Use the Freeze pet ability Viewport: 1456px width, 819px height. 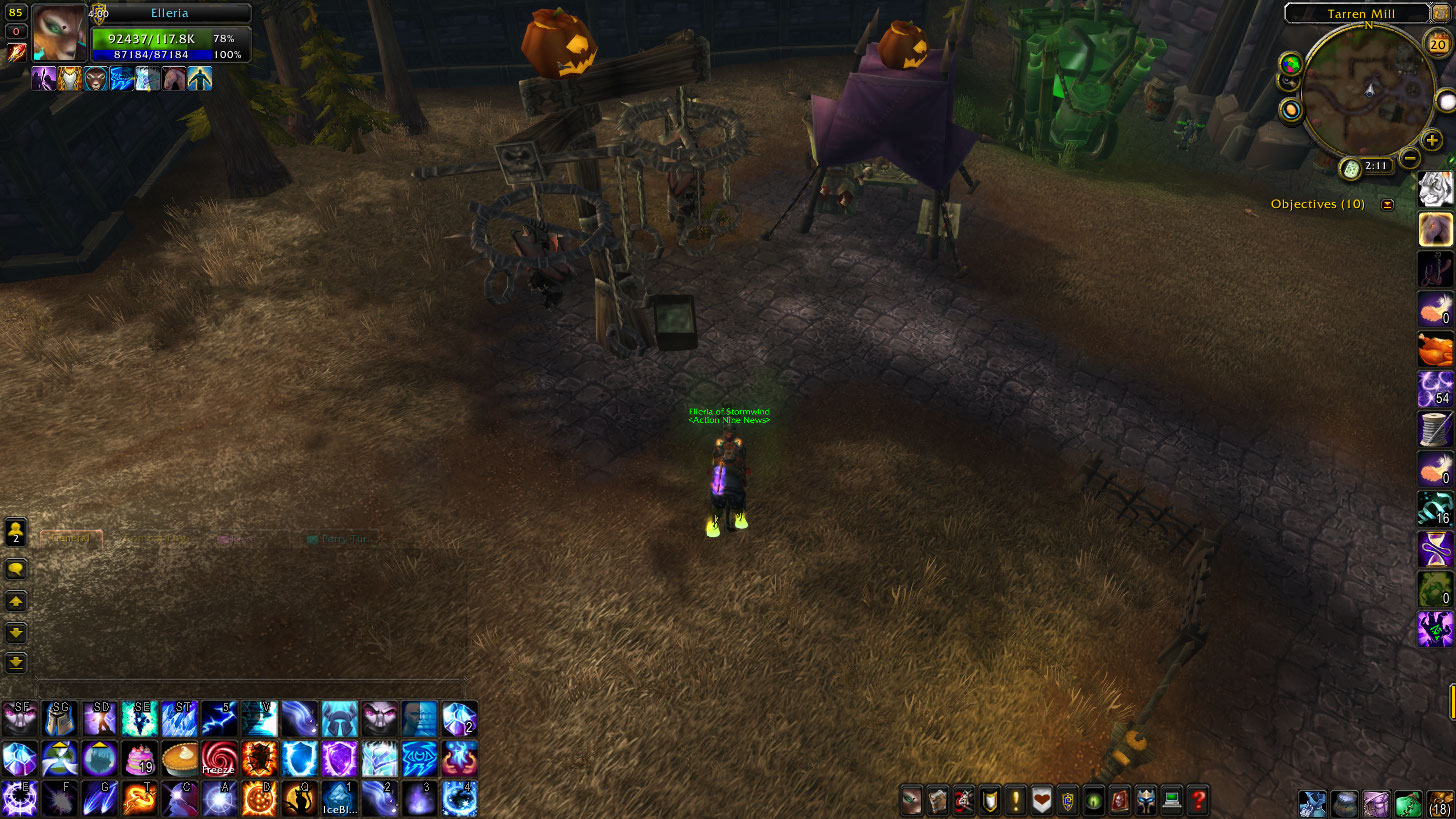tap(219, 759)
